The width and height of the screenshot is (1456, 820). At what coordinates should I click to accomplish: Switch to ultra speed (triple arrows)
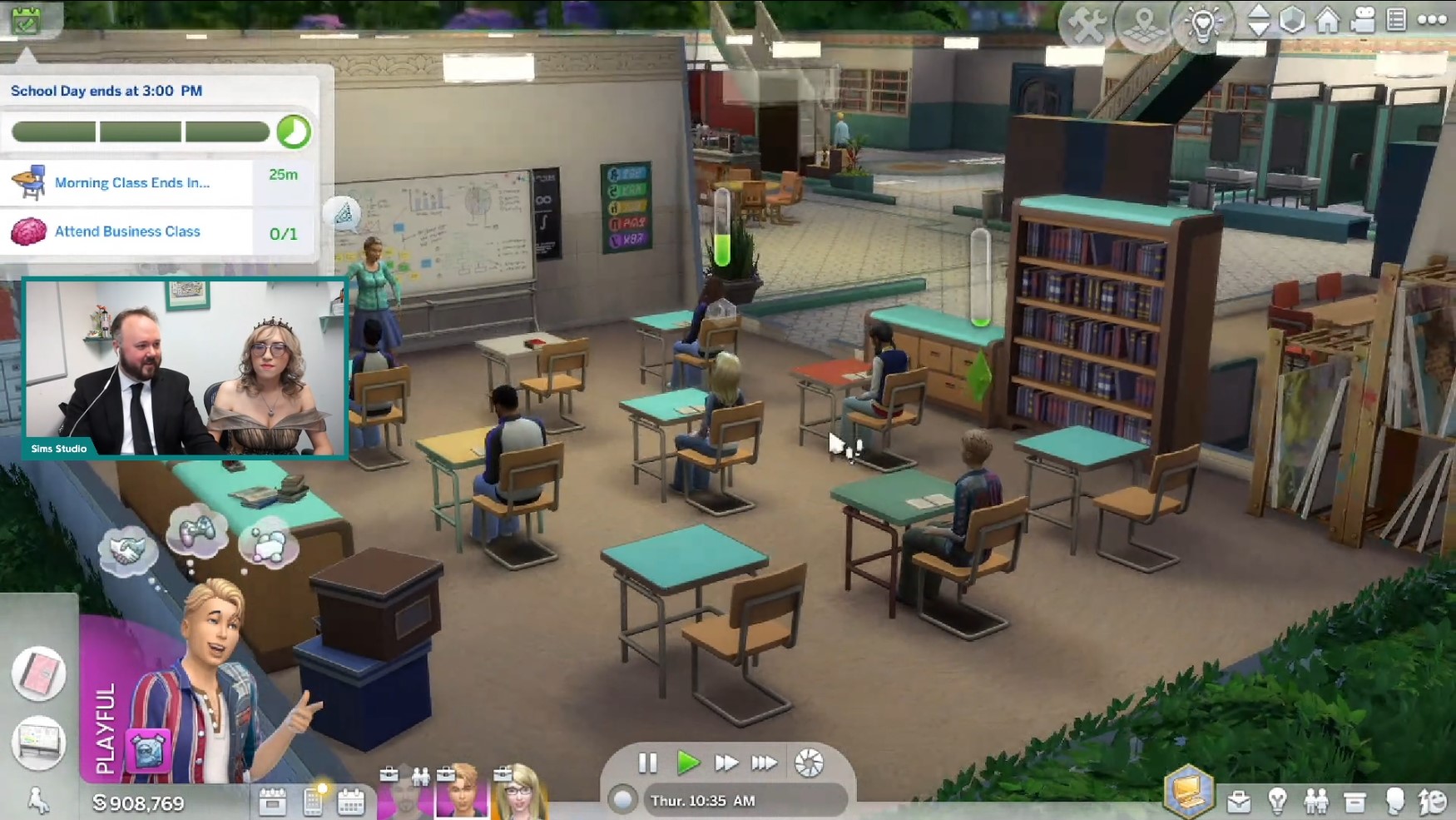[x=764, y=763]
